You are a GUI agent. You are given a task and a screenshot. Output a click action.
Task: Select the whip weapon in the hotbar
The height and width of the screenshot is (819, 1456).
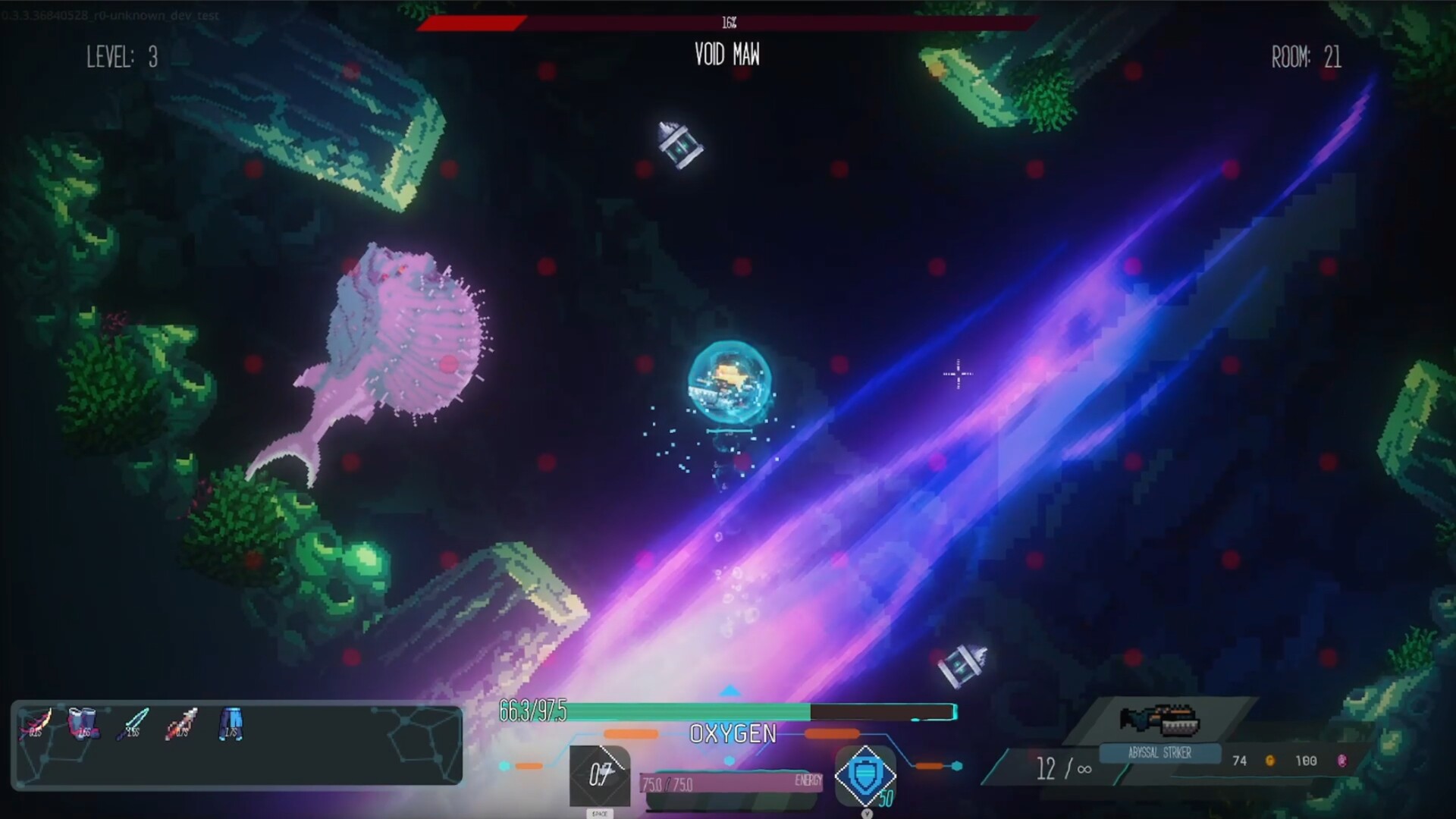point(36,724)
